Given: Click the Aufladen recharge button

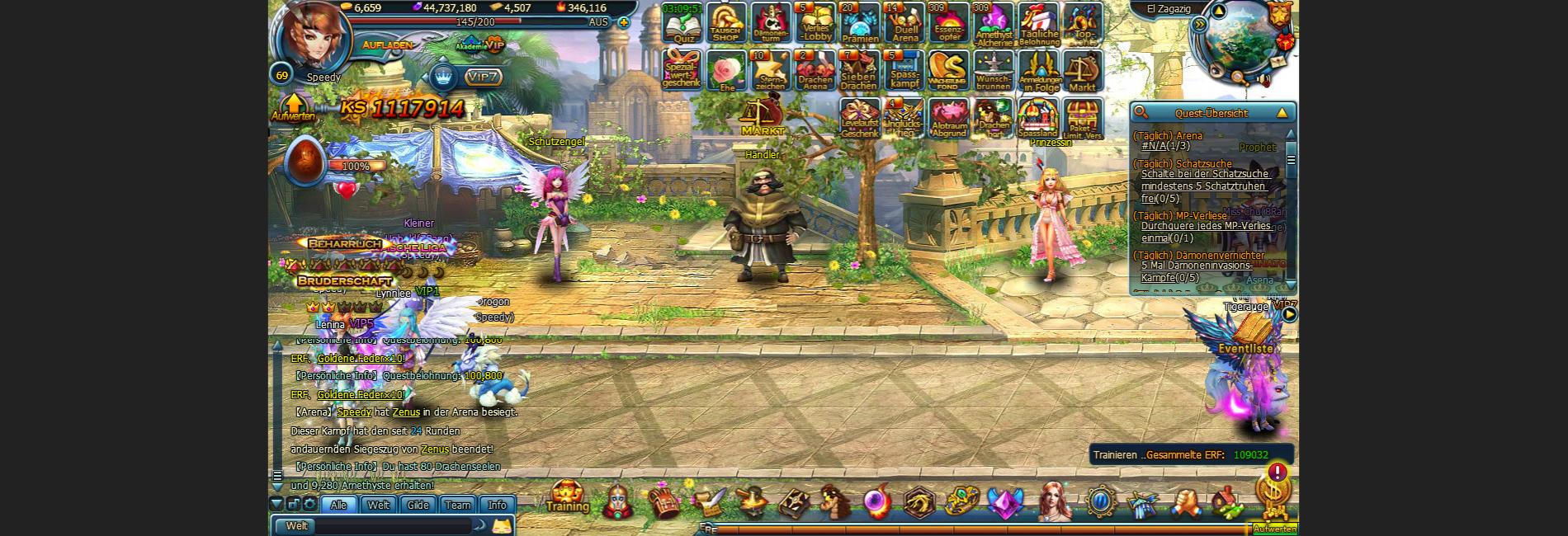Looking at the screenshot, I should pos(387,45).
